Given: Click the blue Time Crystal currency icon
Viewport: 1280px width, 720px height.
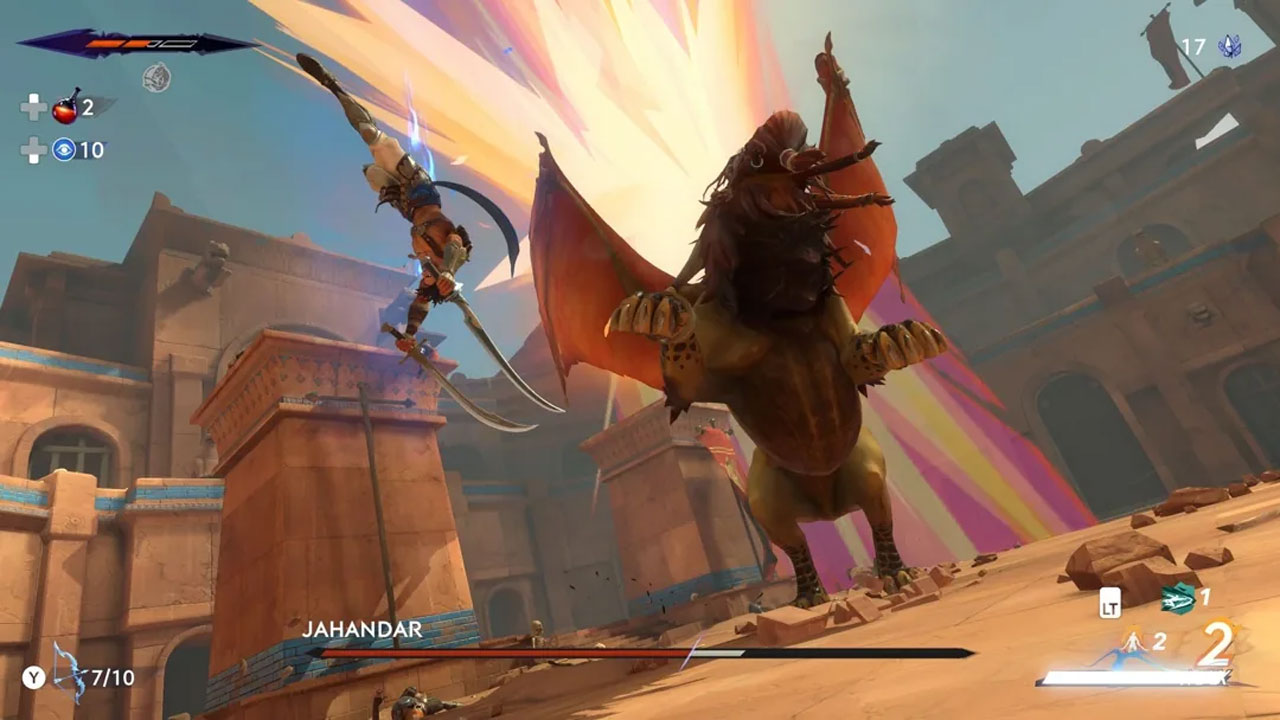Looking at the screenshot, I should coord(1229,46).
